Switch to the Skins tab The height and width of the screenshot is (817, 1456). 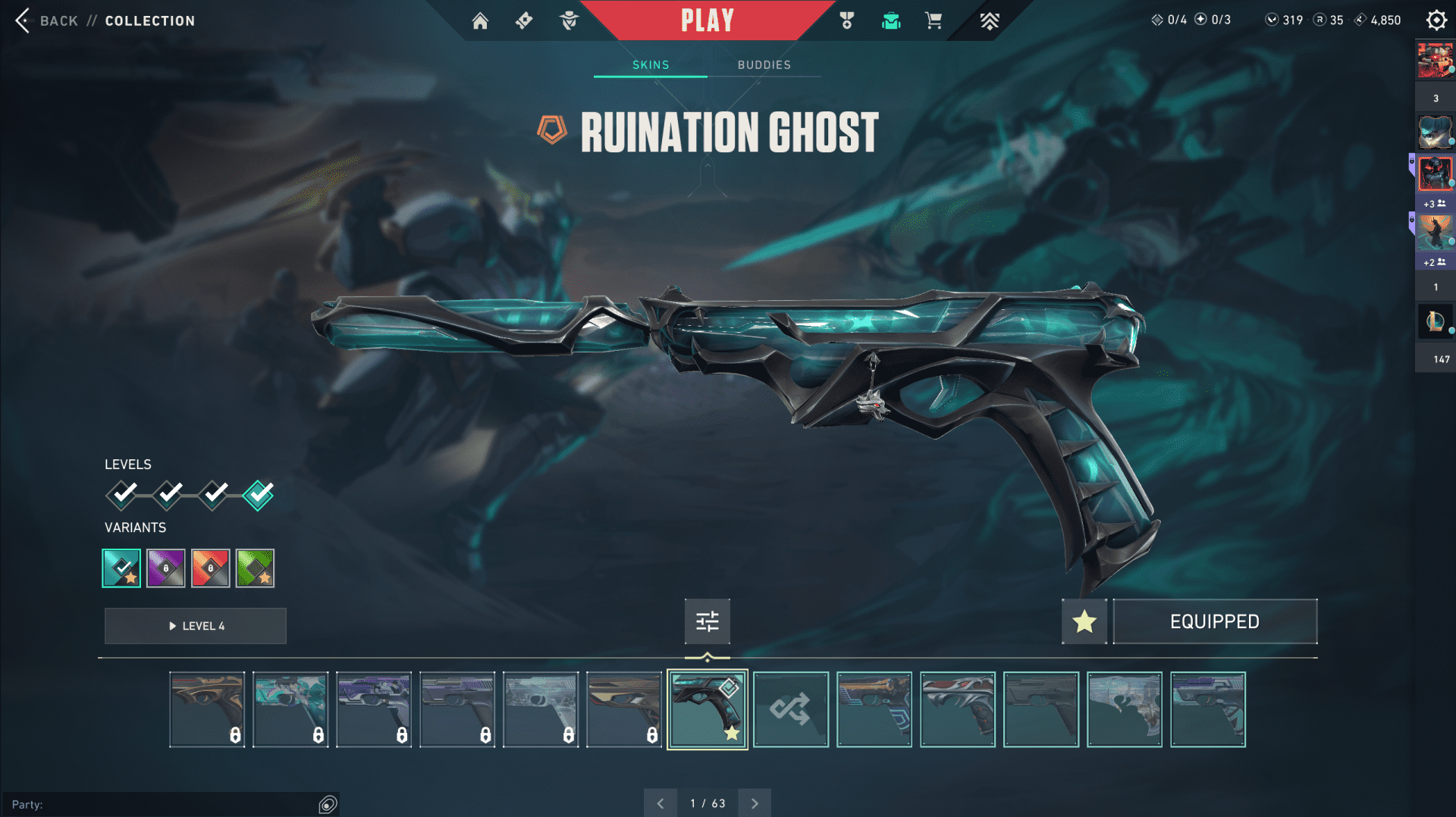pos(651,65)
